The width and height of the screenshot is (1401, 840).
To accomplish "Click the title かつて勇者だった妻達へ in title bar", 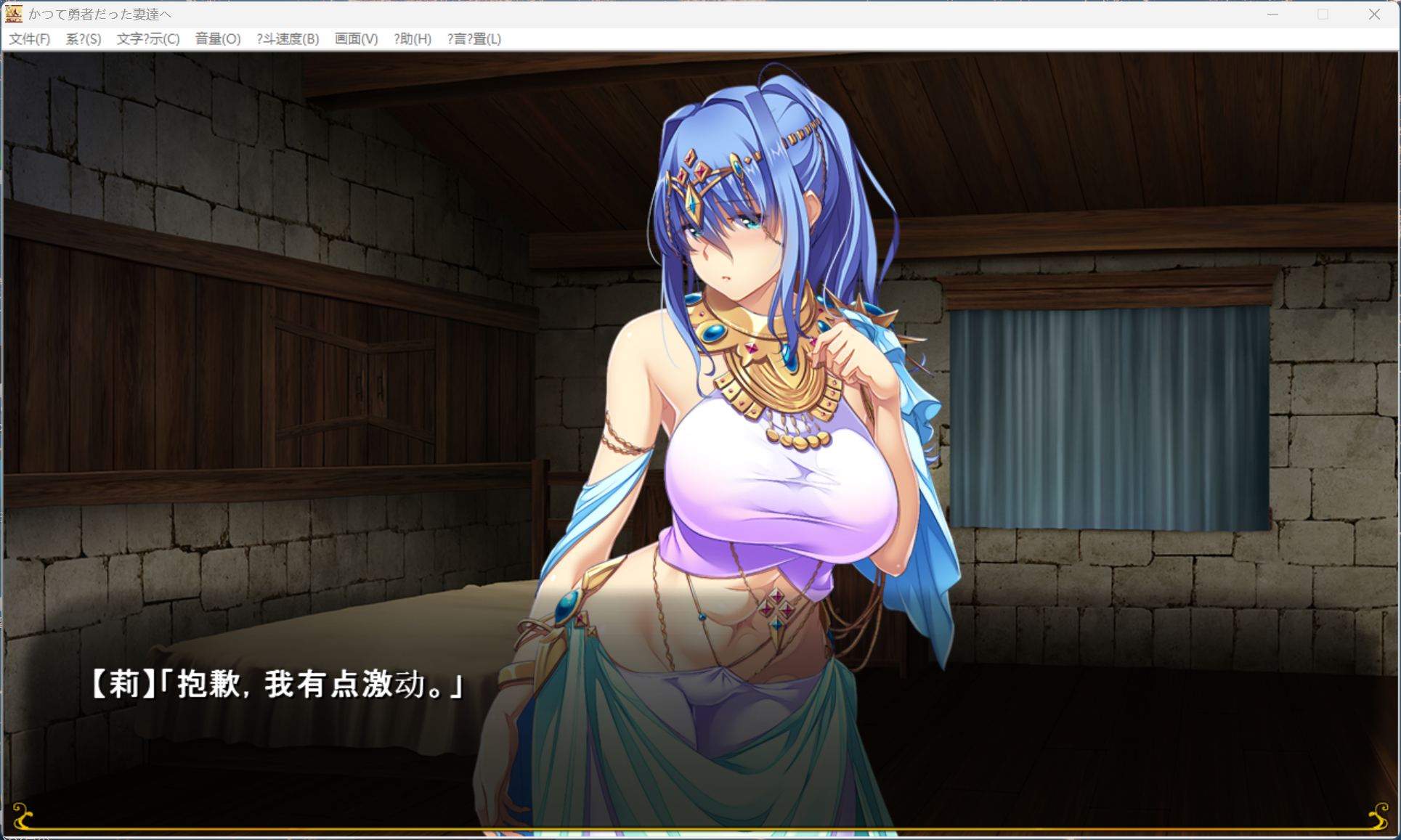I will tap(100, 14).
